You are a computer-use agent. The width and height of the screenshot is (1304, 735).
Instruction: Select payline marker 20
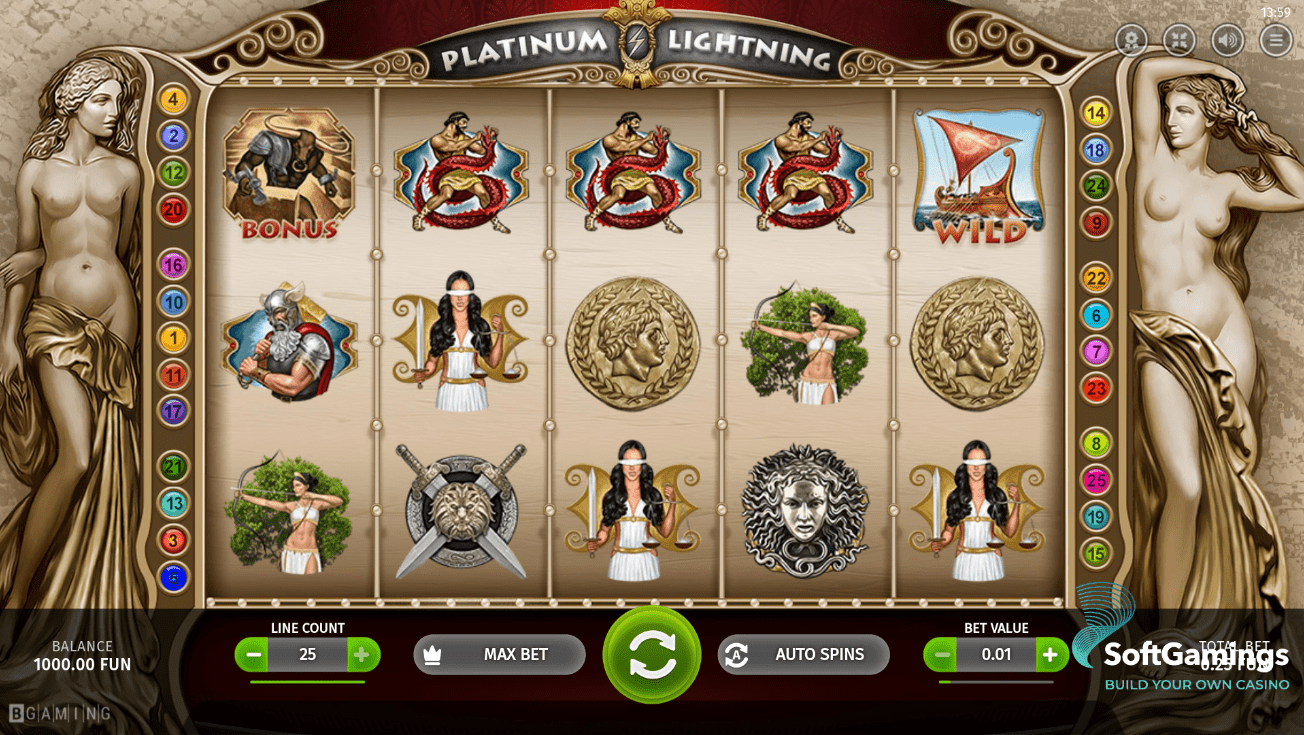173,209
